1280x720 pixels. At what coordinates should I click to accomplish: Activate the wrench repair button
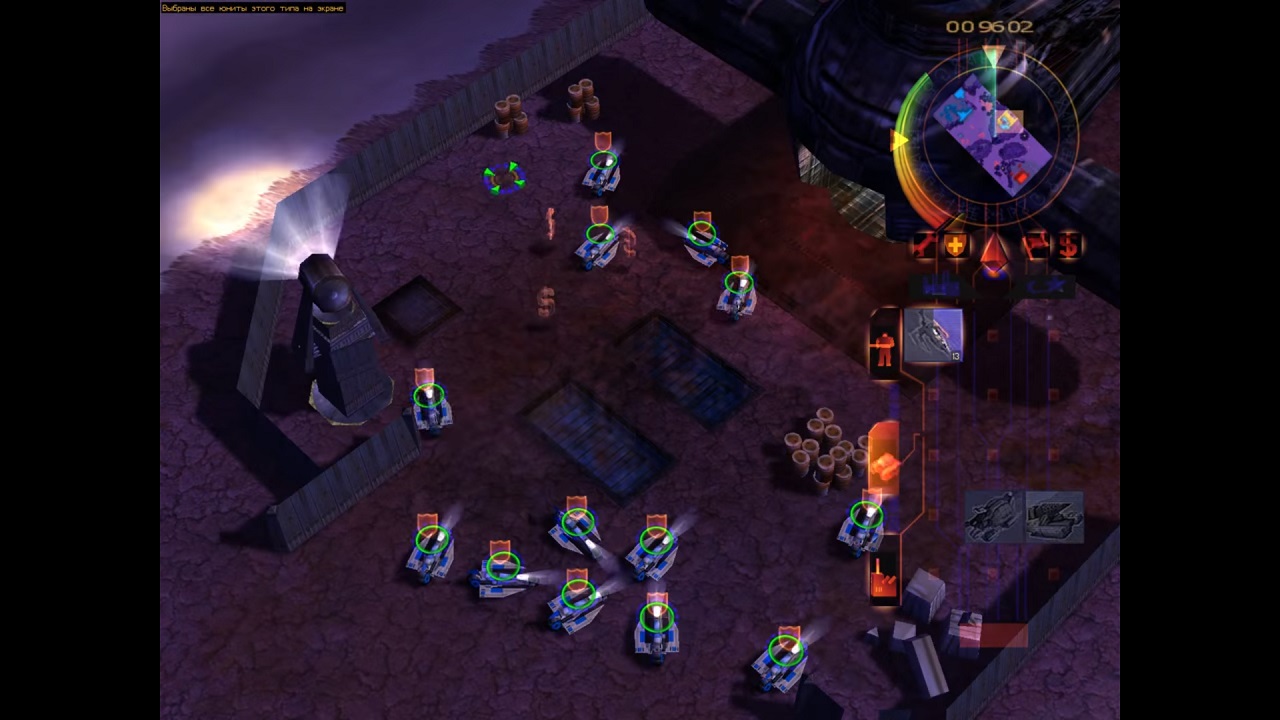[x=924, y=245]
